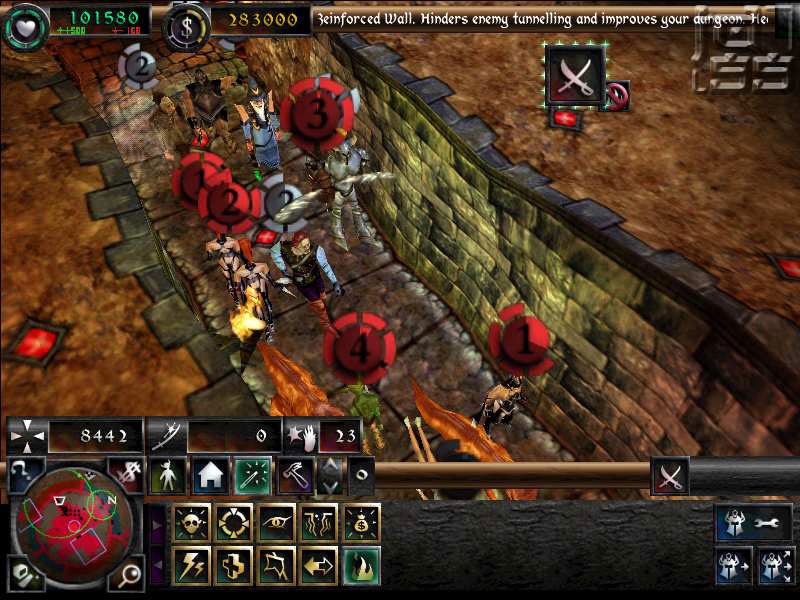Click the horned helmet and wrench button
800x600 pixels.
753,522
